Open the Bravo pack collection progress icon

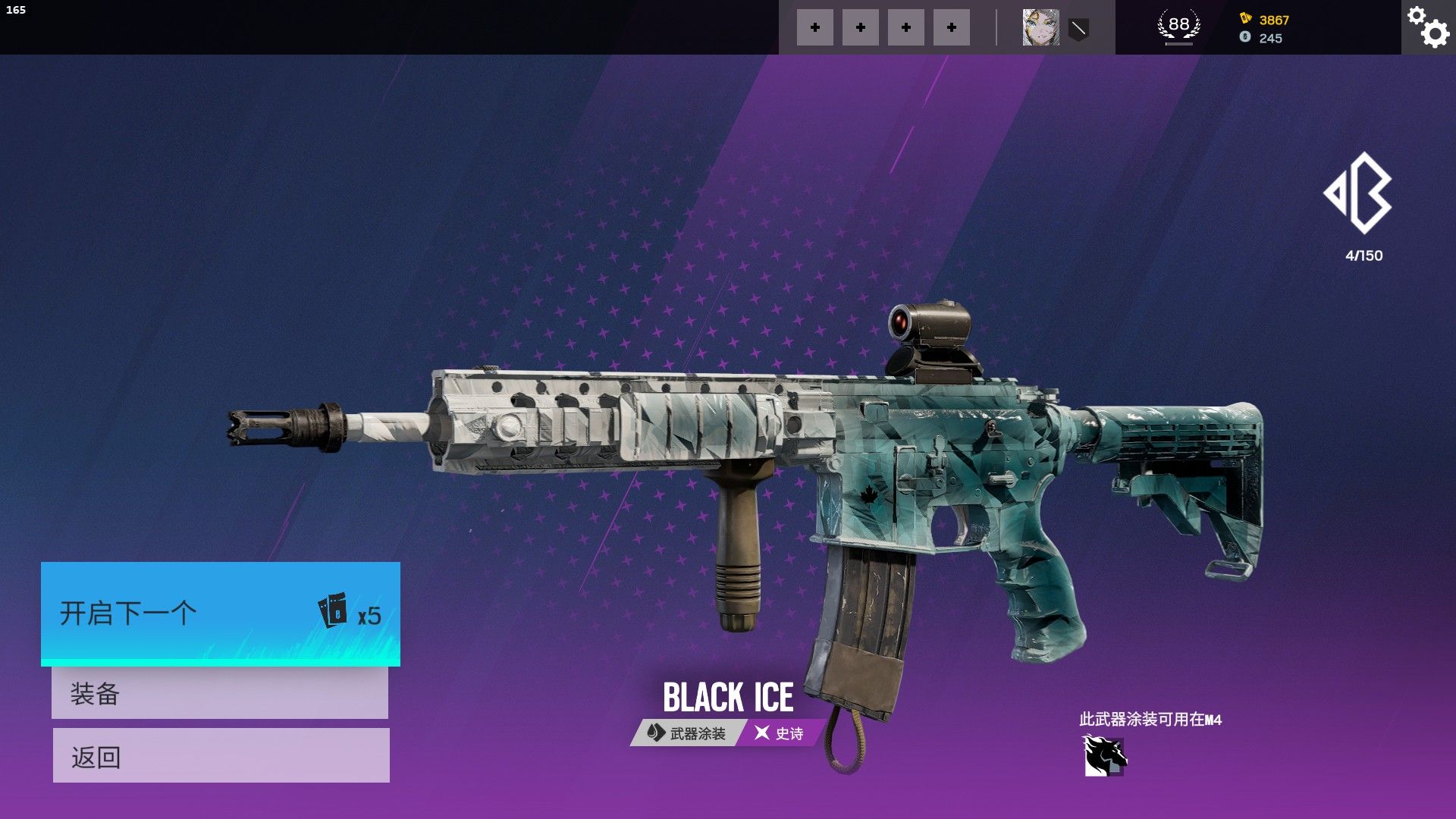point(1360,194)
